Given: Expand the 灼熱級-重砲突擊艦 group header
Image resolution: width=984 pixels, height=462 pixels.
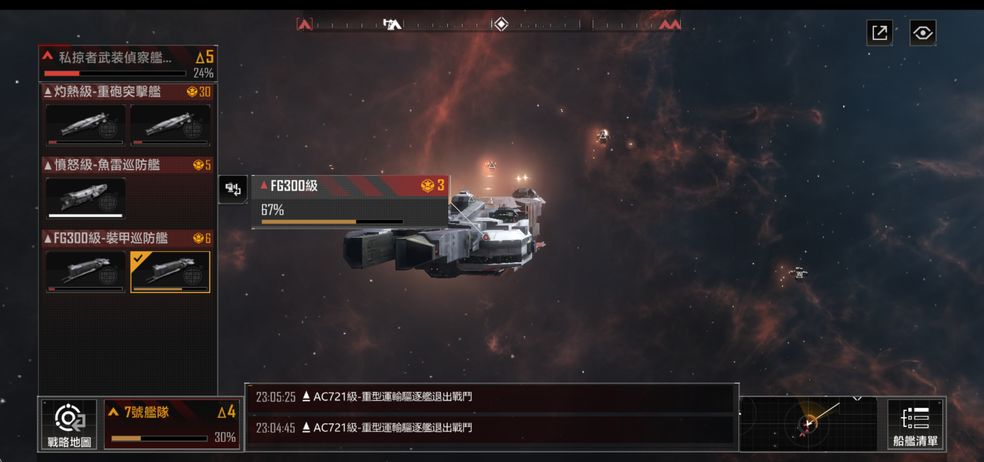Looking at the screenshot, I should tap(128, 92).
